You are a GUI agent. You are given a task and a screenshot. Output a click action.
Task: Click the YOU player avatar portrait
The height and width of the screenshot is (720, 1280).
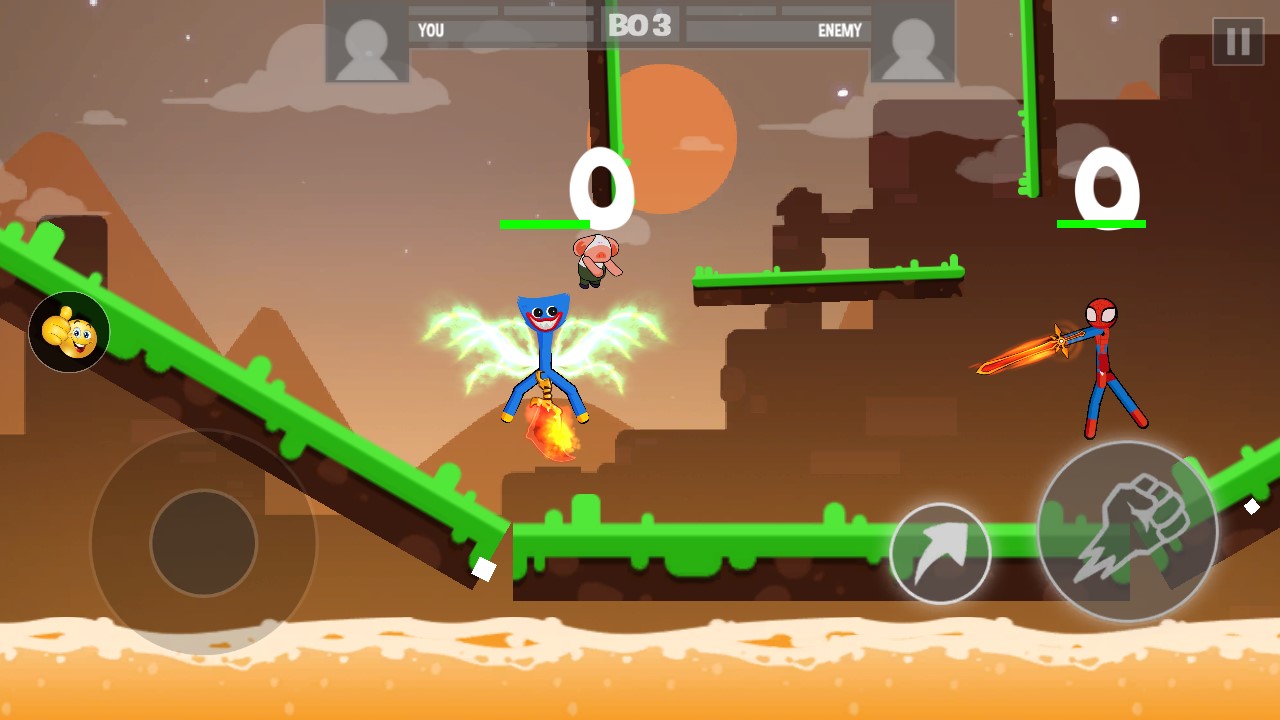coord(367,42)
